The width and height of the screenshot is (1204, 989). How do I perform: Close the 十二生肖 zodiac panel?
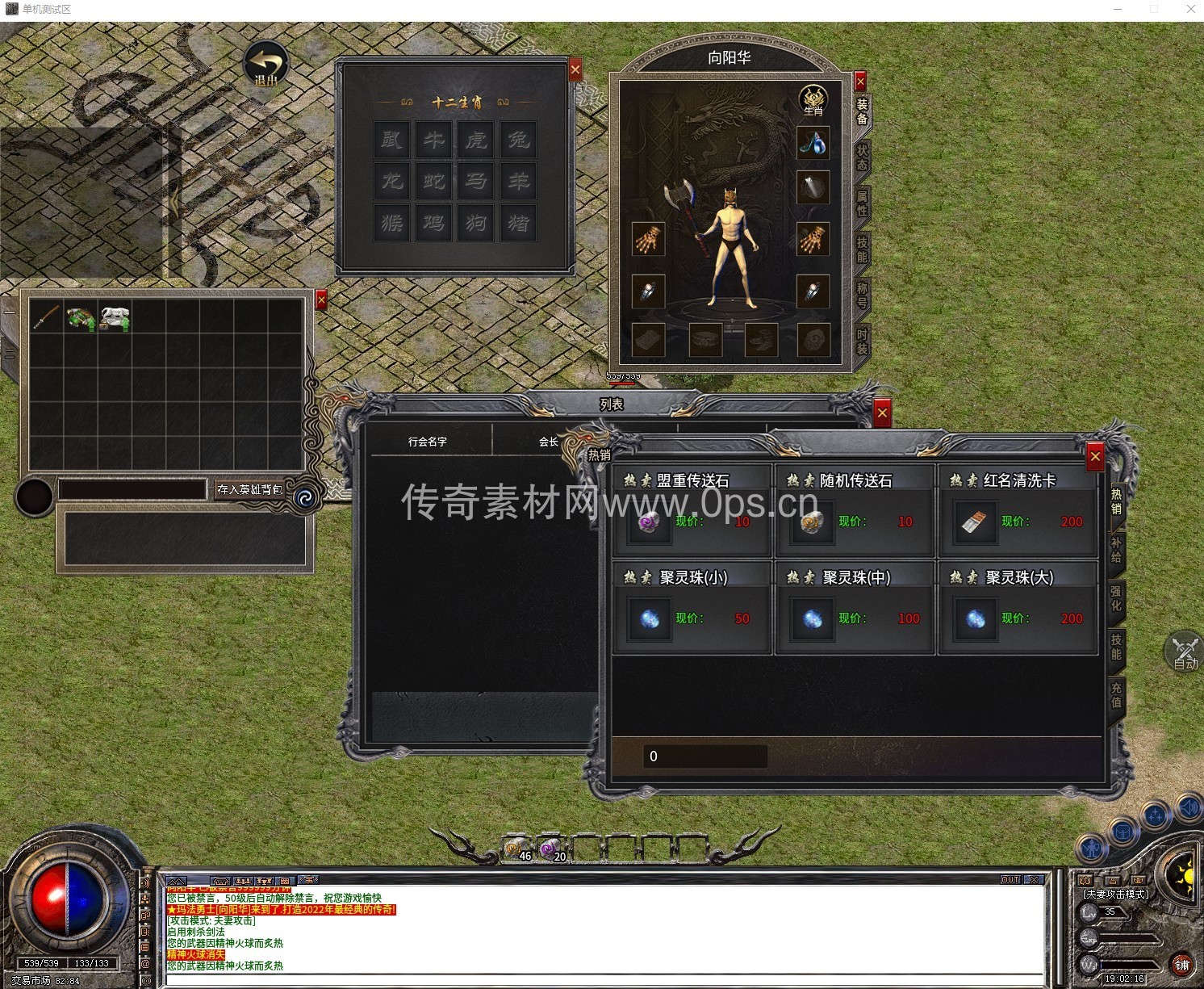coord(575,70)
